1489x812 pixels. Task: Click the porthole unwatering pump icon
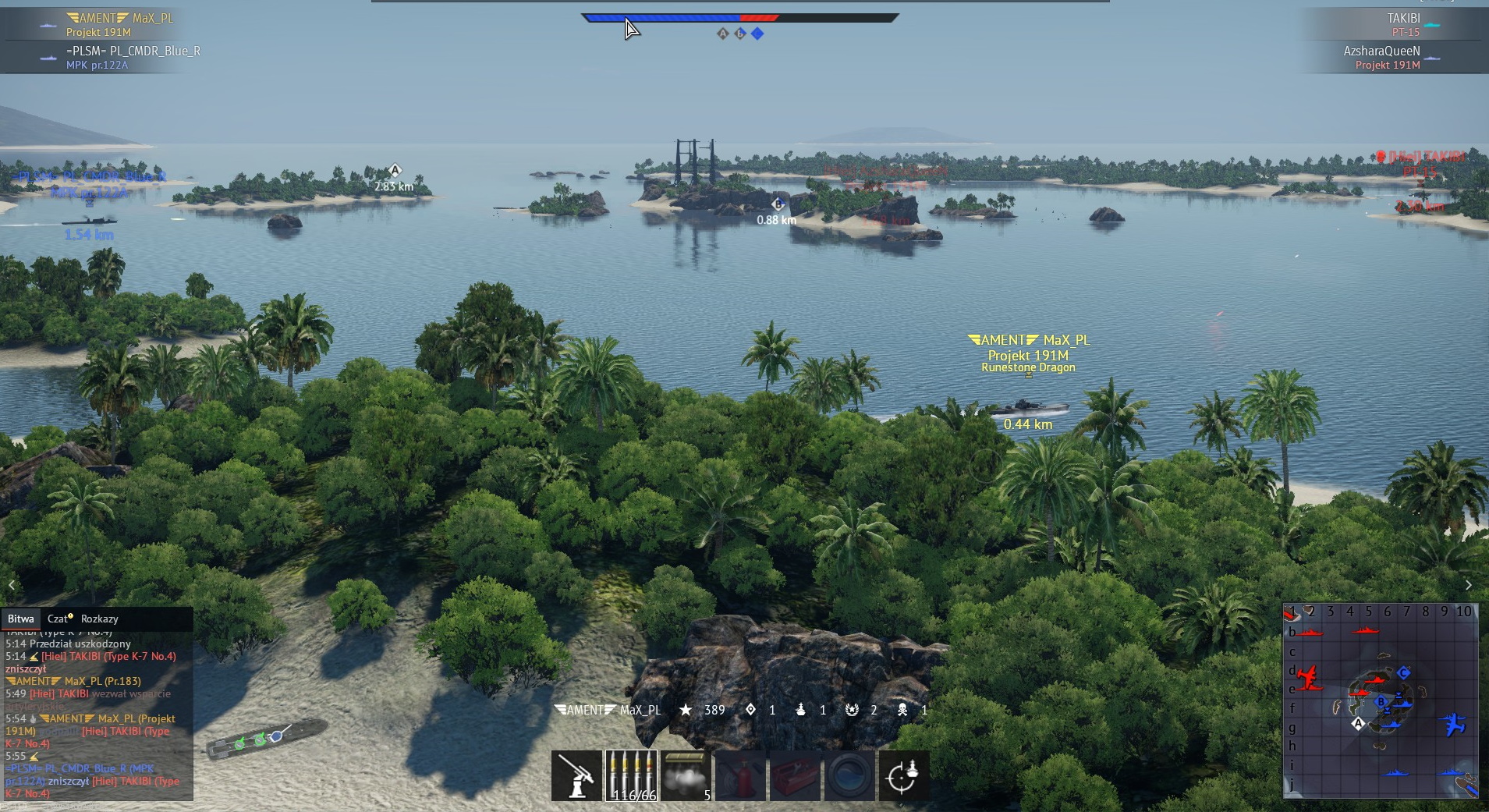[x=849, y=776]
